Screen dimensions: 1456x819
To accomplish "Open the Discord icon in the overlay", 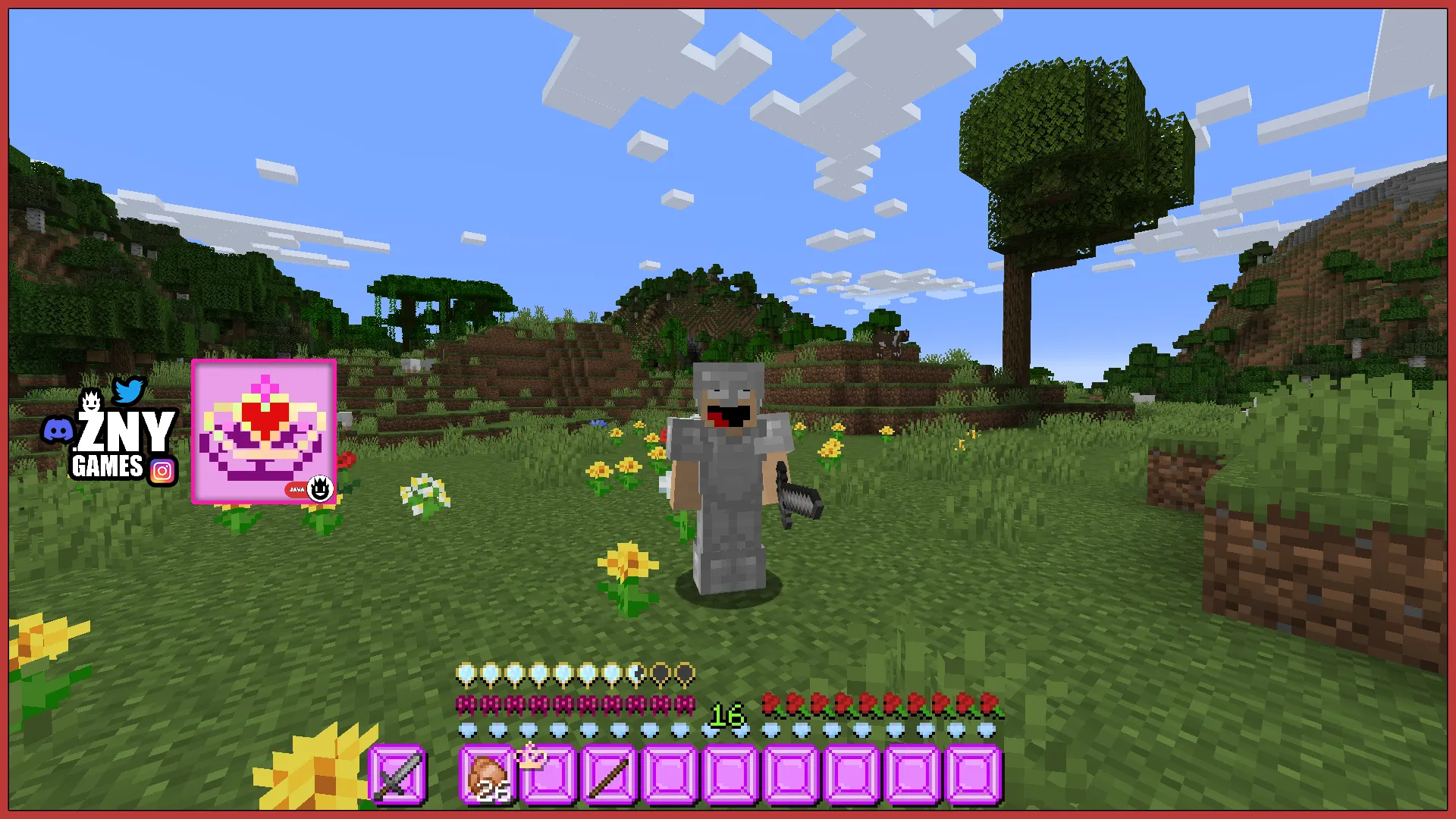I will [57, 429].
